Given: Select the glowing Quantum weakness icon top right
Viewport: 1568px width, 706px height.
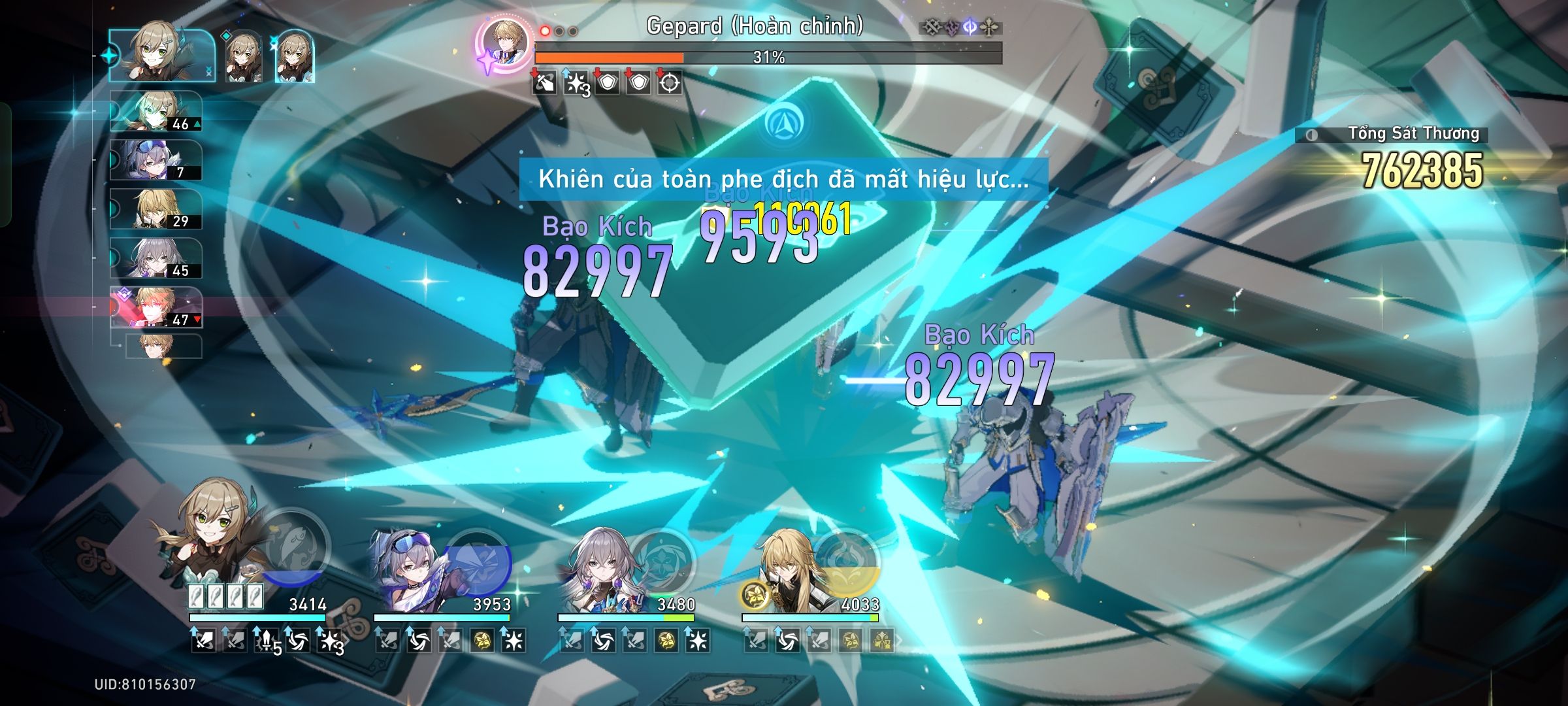Looking at the screenshot, I should 972,26.
